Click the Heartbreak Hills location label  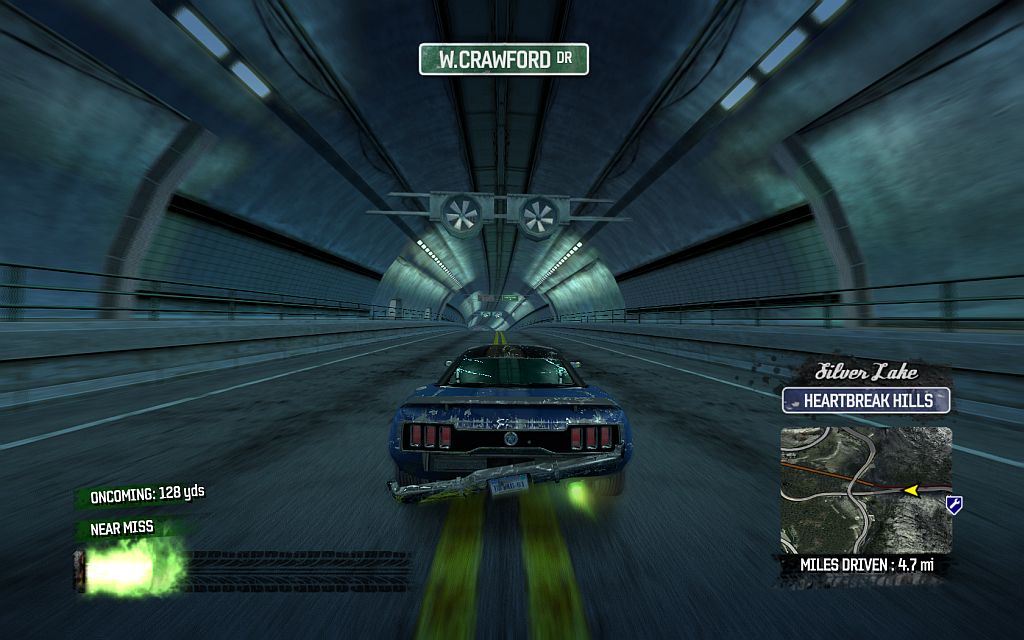(866, 401)
